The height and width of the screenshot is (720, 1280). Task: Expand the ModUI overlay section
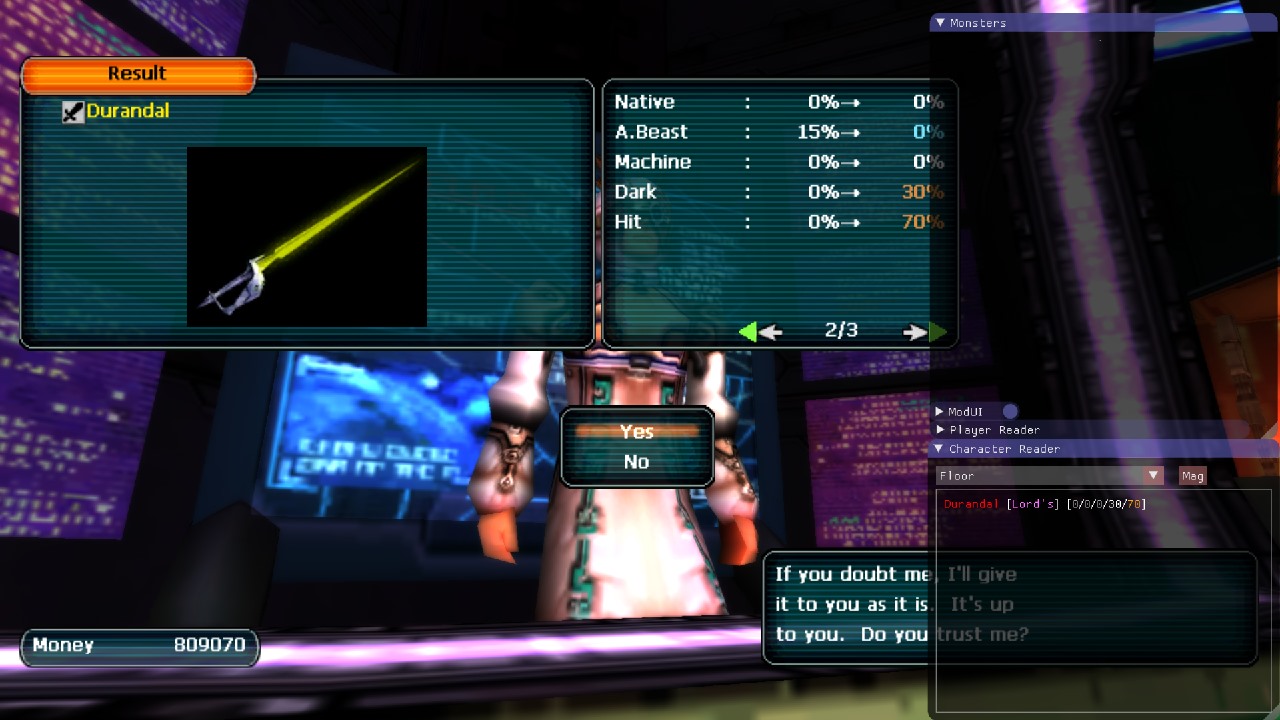click(x=940, y=411)
